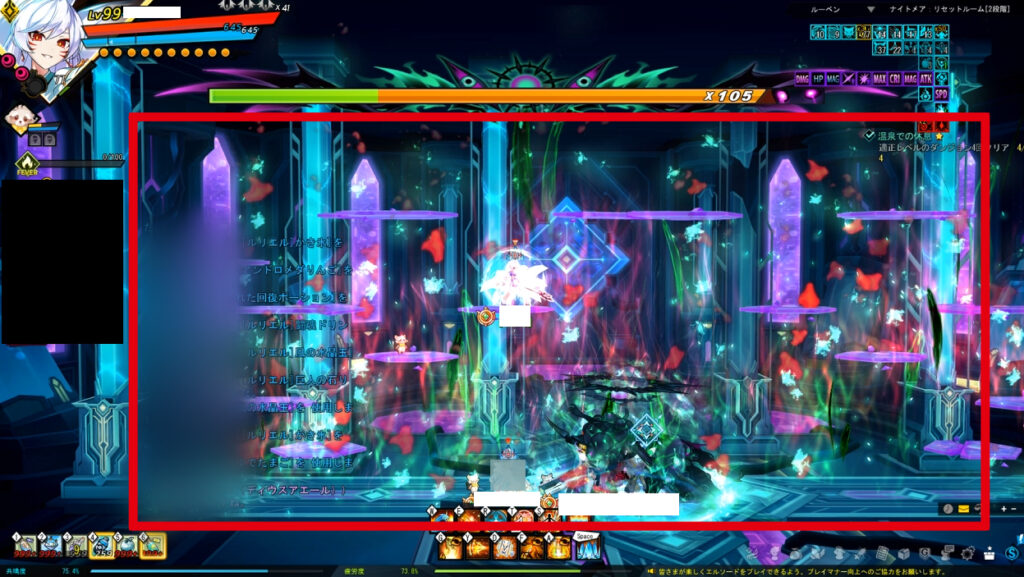Open the yellow mail envelope icon
Image resolution: width=1024 pixels, height=577 pixels.
(963, 508)
